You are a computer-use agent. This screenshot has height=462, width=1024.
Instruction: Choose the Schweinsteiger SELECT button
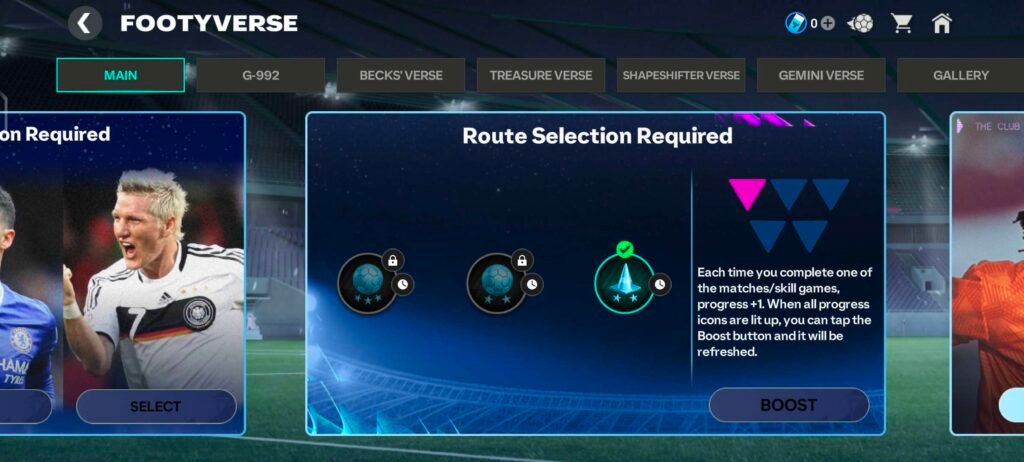(x=155, y=406)
